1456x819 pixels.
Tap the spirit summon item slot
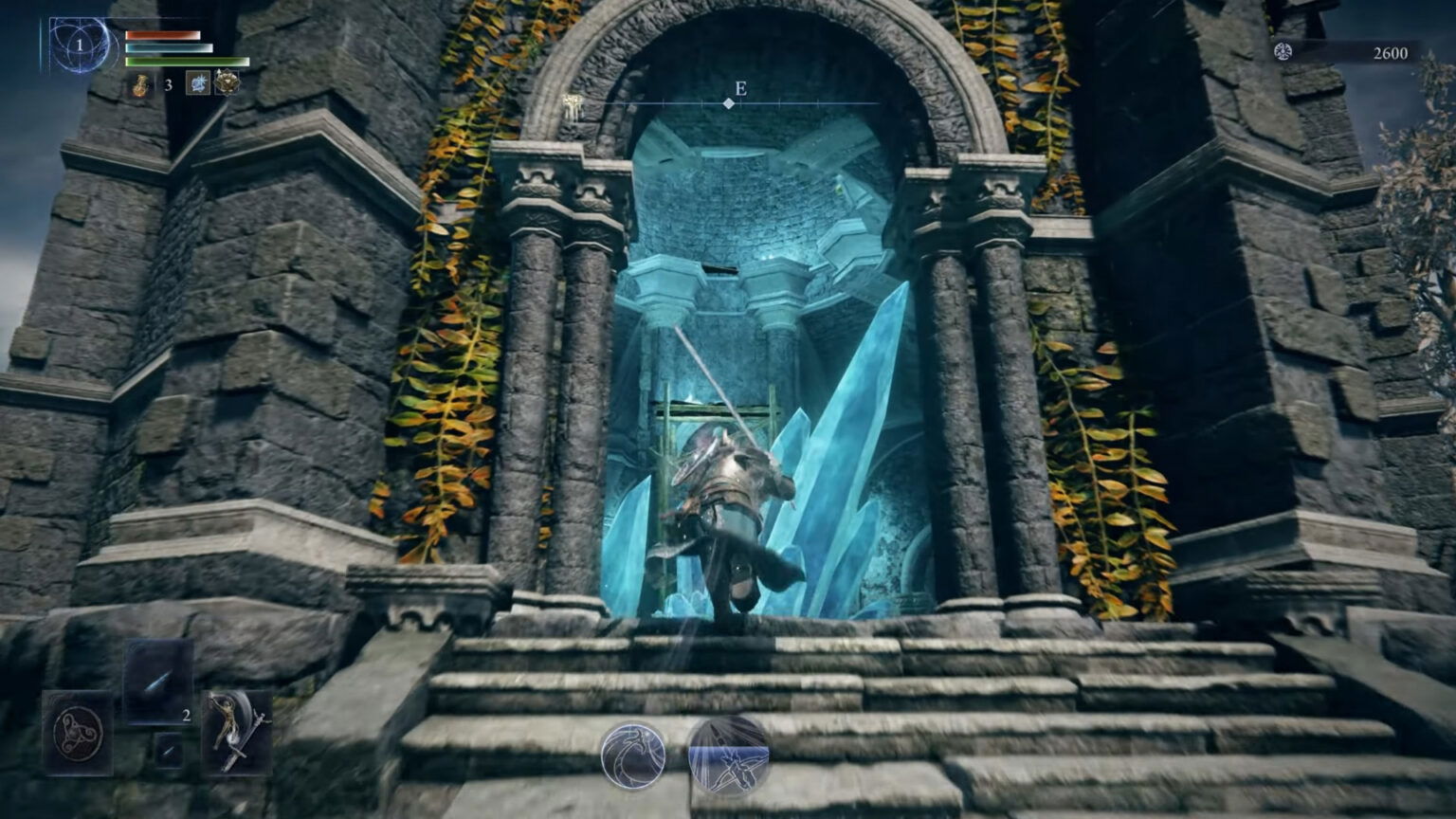click(x=234, y=734)
